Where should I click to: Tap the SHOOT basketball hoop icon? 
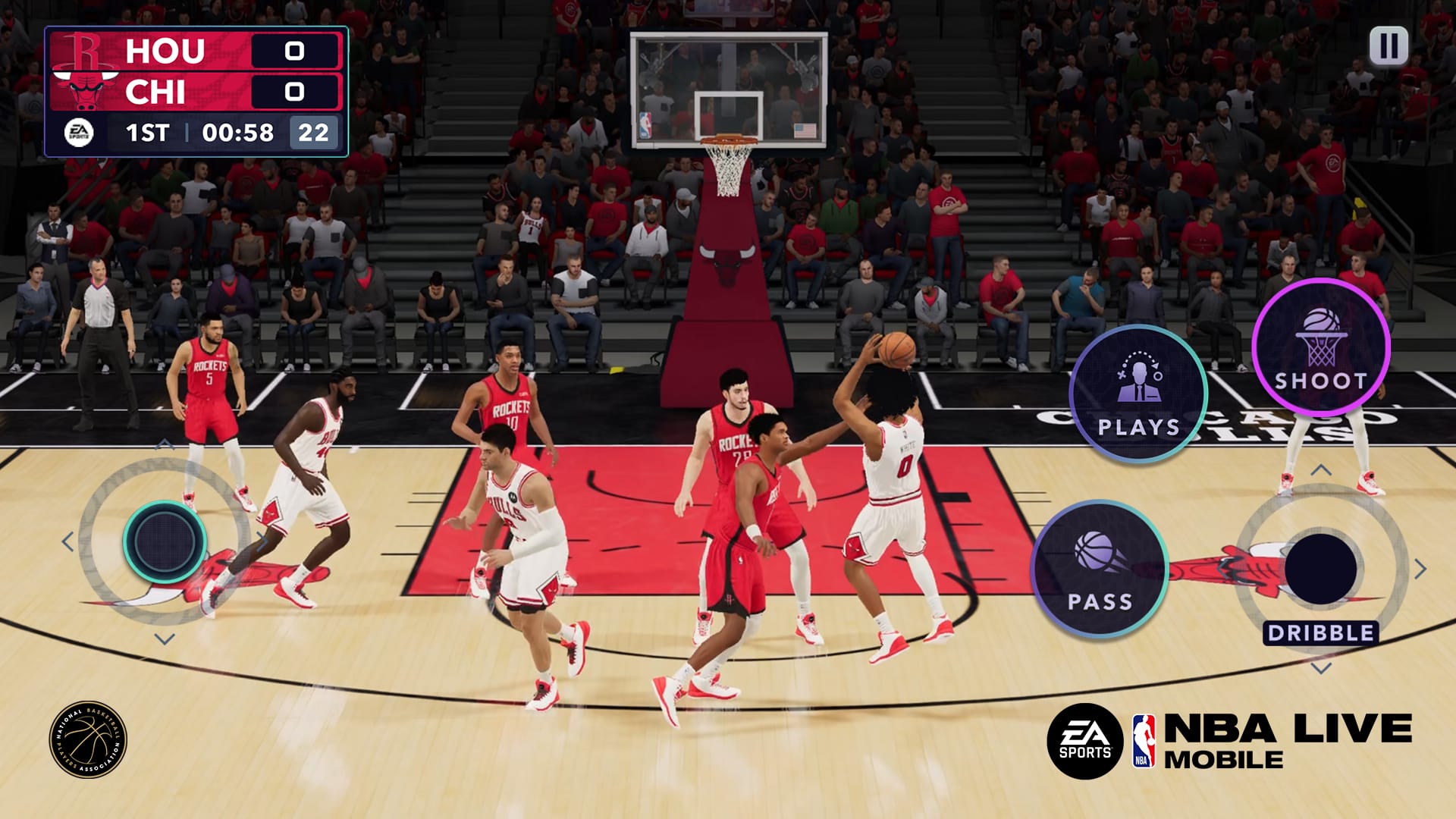click(x=1319, y=340)
